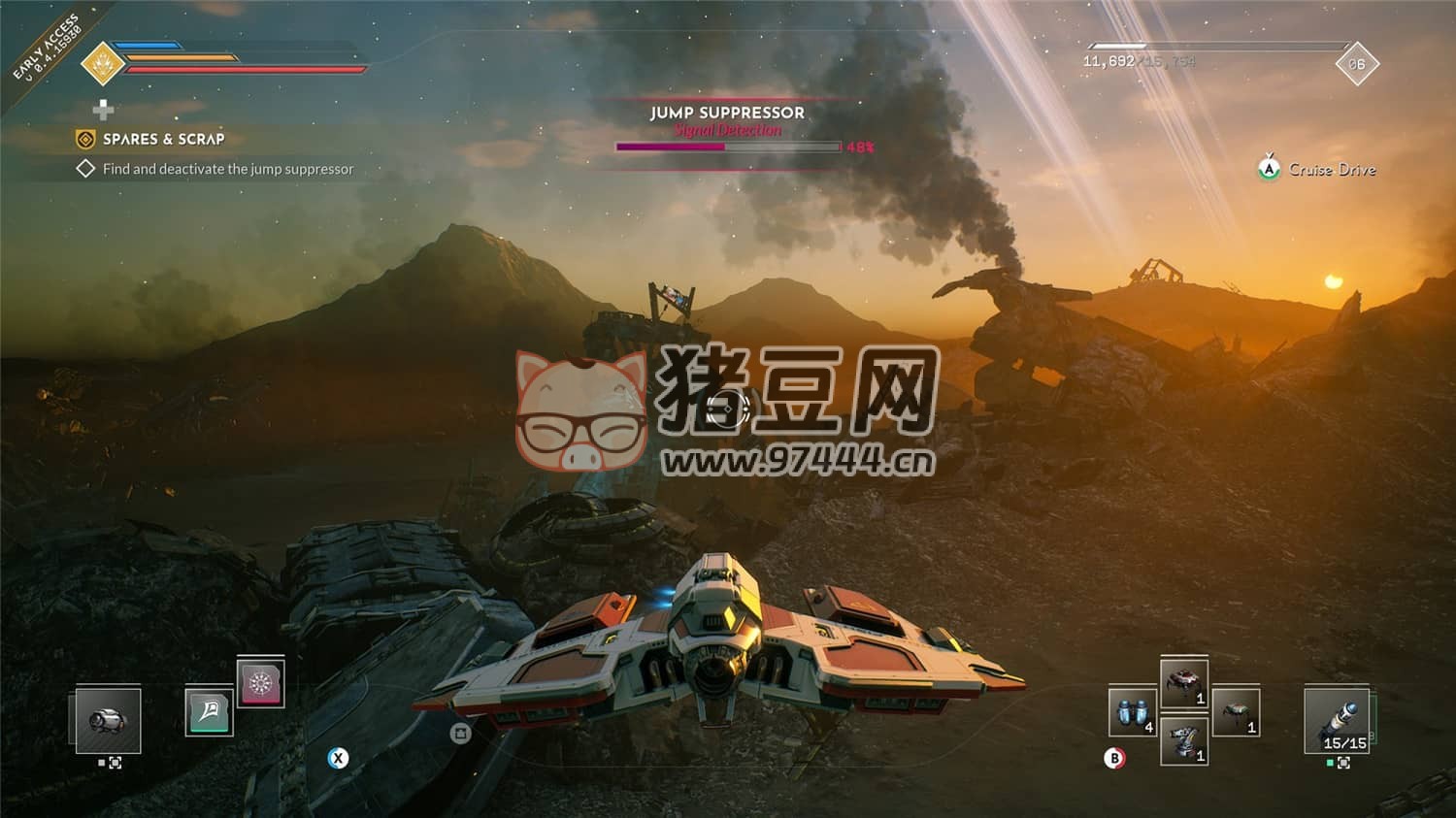Select the primary weapon slot
1456x818 pixels.
point(108,720)
